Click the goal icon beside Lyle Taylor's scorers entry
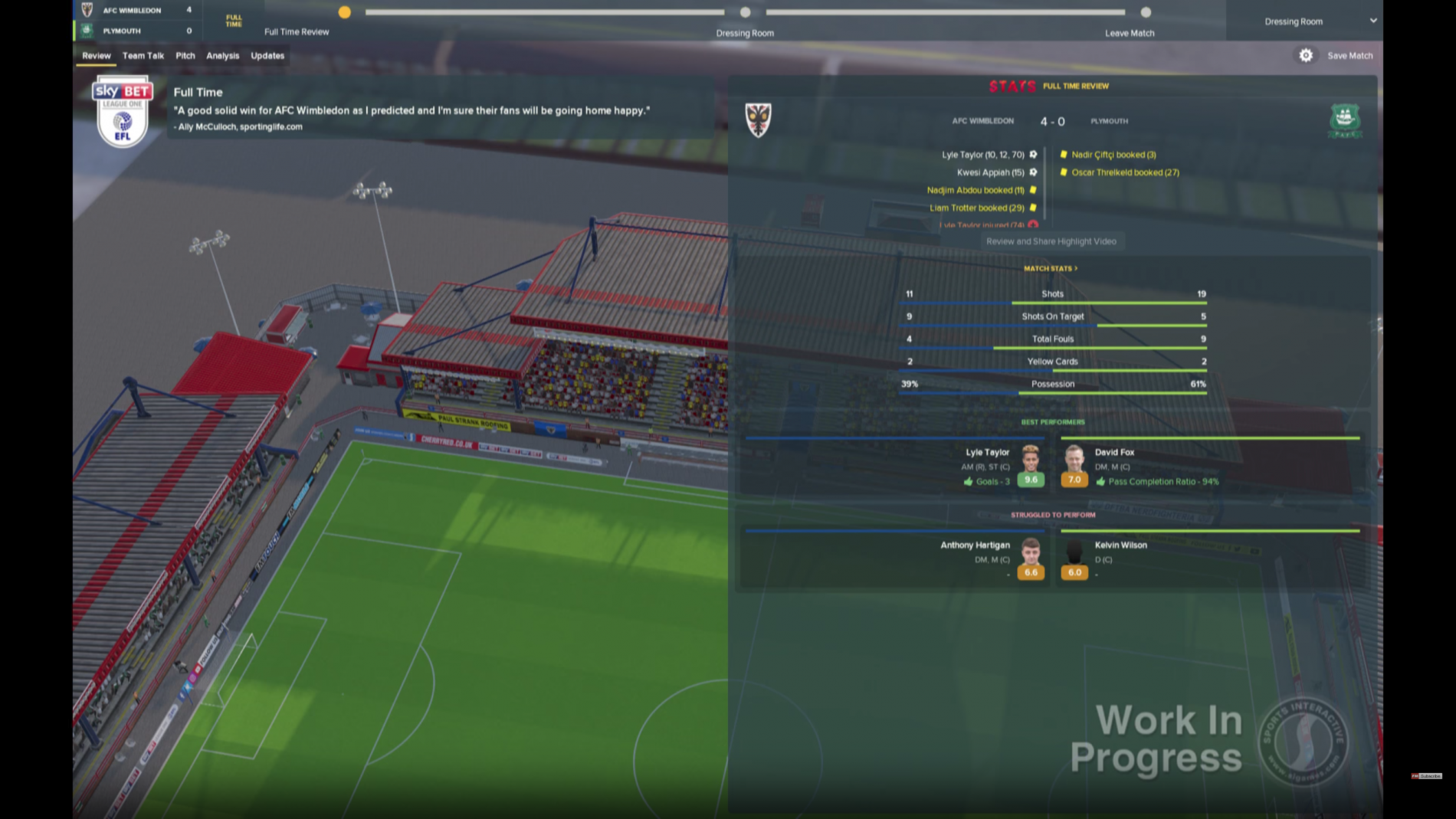Screen dimensions: 1456x819 coord(1034,154)
